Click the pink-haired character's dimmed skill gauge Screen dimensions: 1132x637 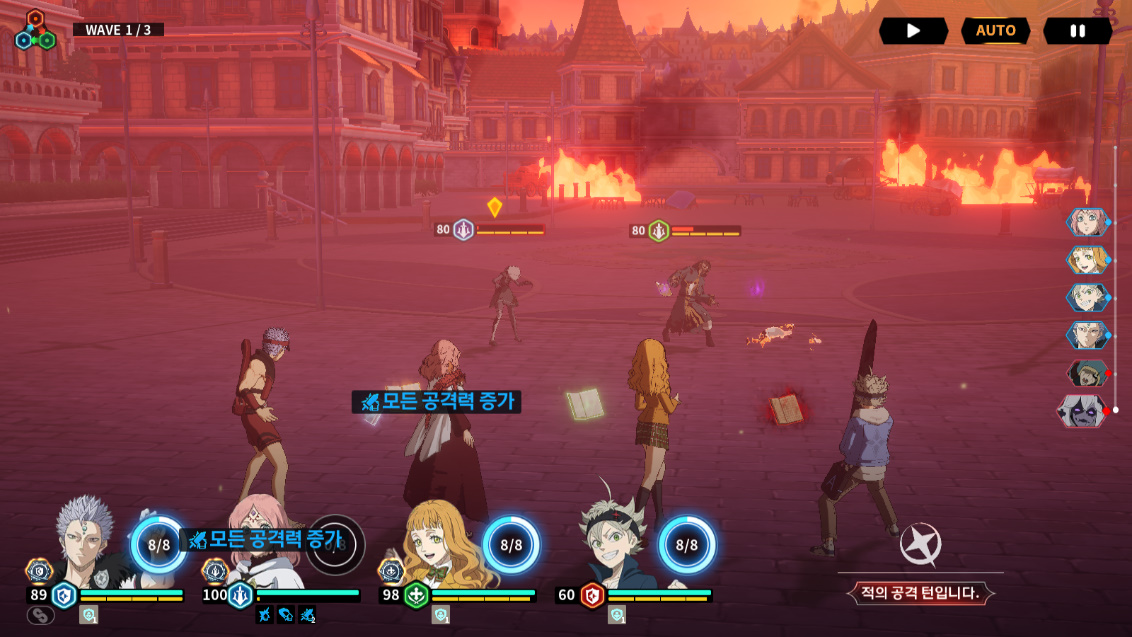336,545
